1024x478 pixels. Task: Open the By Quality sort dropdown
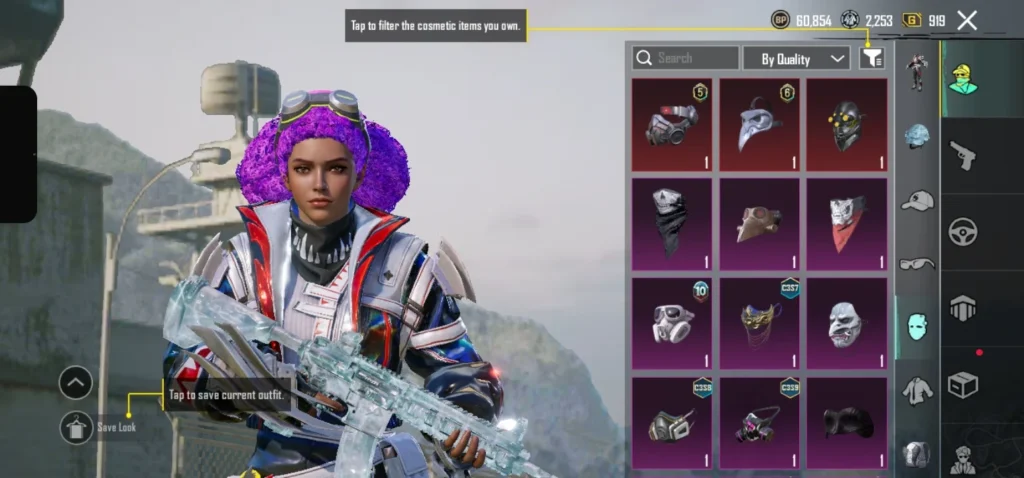point(796,58)
